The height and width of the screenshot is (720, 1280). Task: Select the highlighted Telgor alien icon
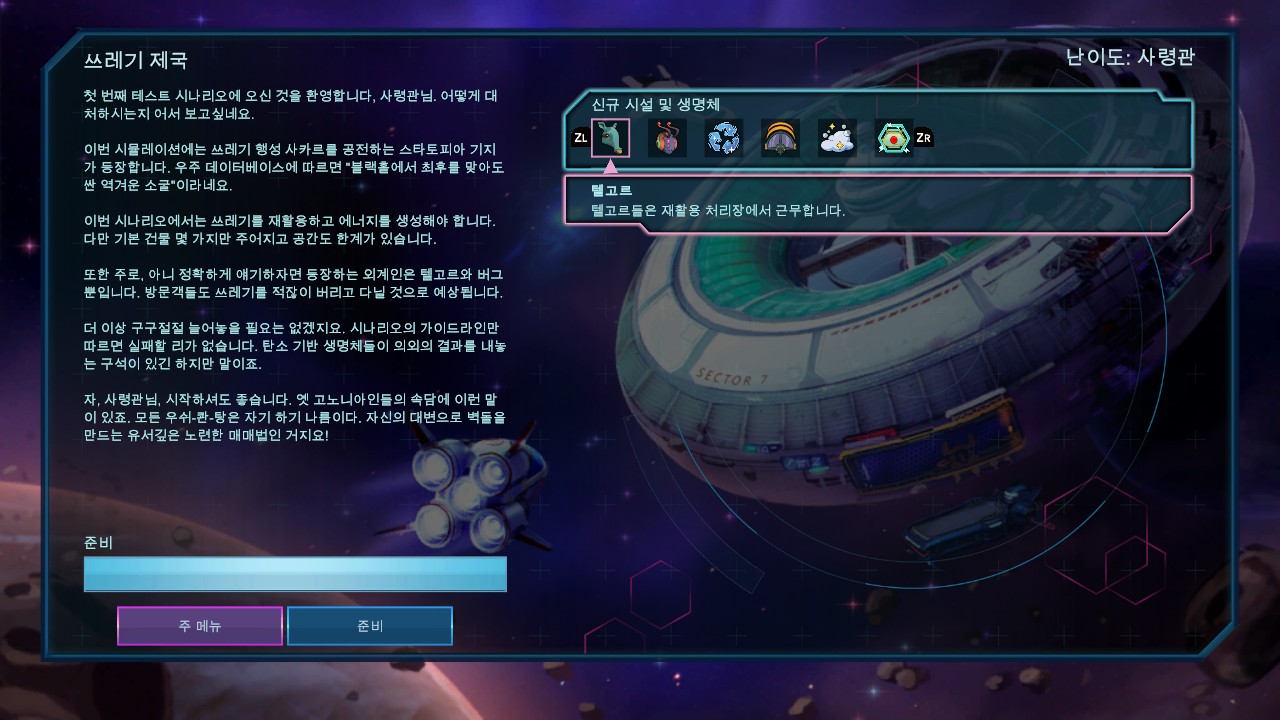611,138
